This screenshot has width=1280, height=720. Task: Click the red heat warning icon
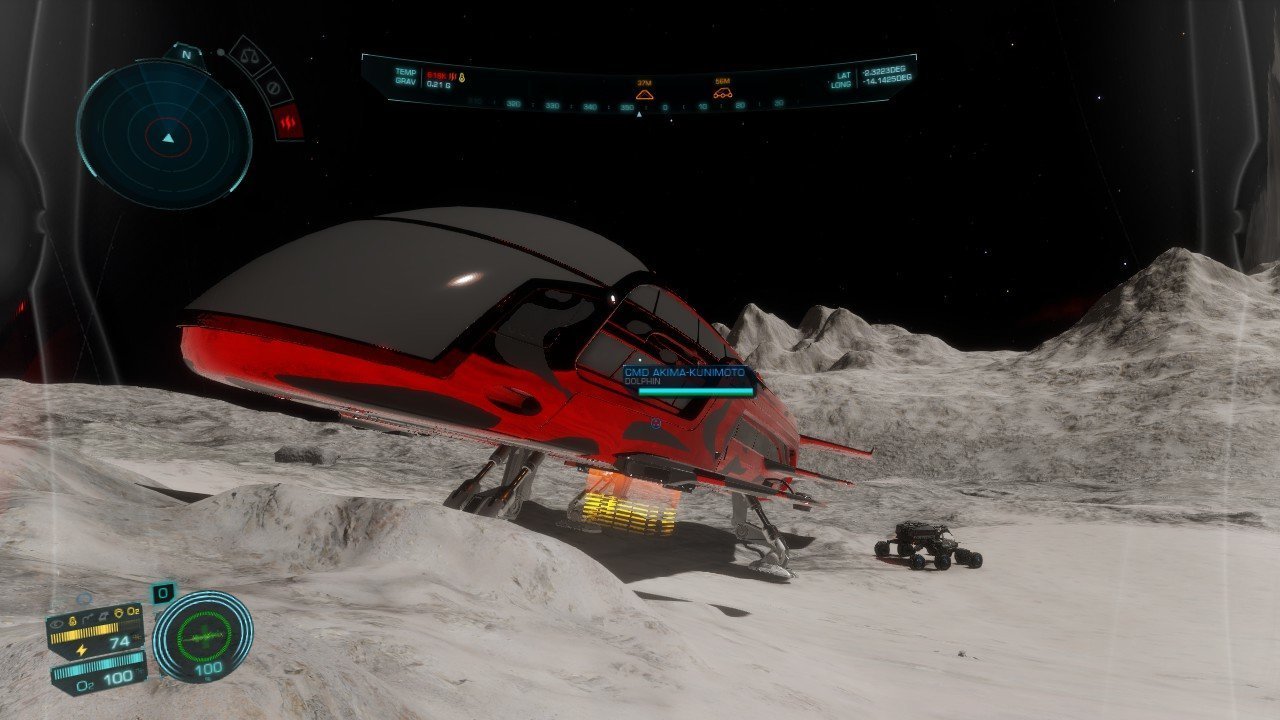click(288, 123)
